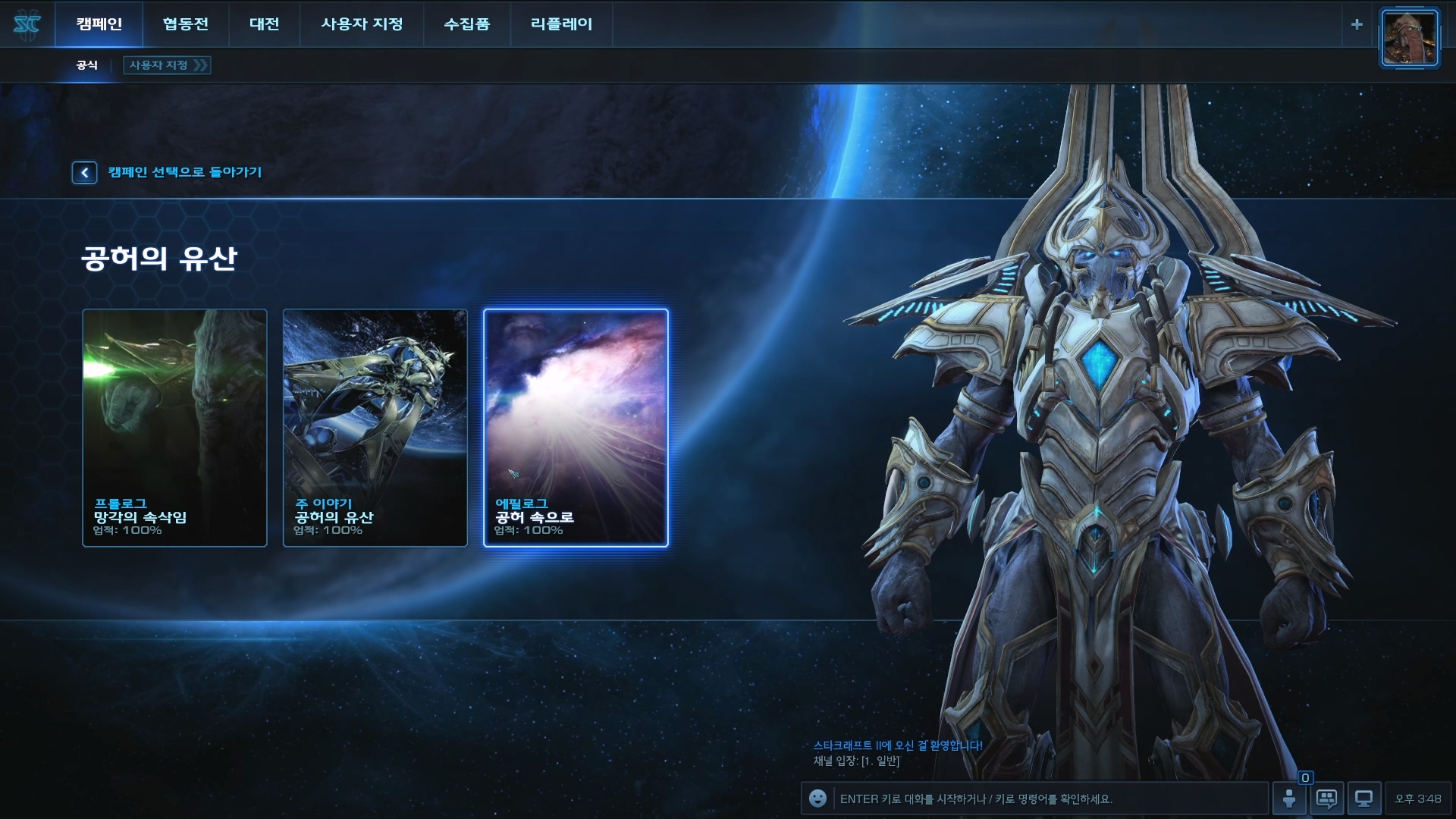1456x819 pixels.
Task: Choose the 프롤로그 망각의 속삭임 campaign card
Action: click(174, 428)
